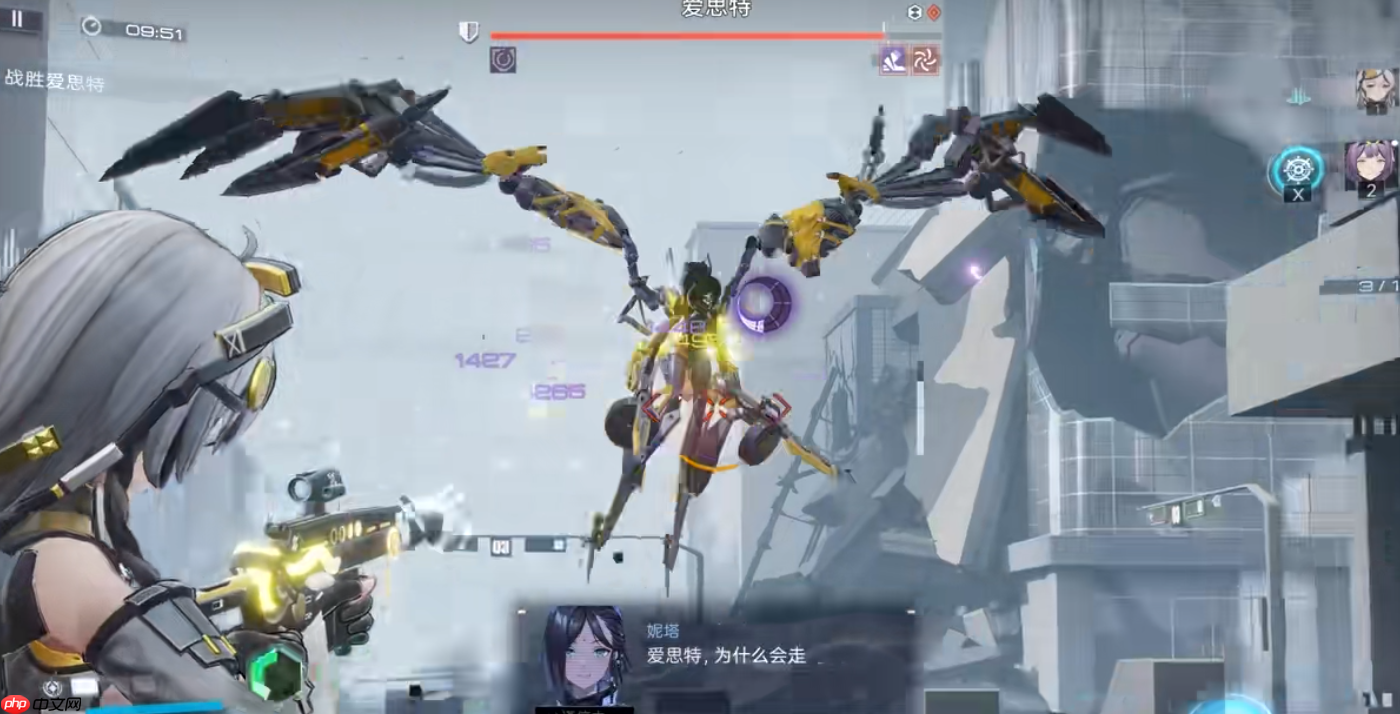1400x714 pixels.
Task: Select the blonde-haired teammate portrait
Action: (1375, 89)
